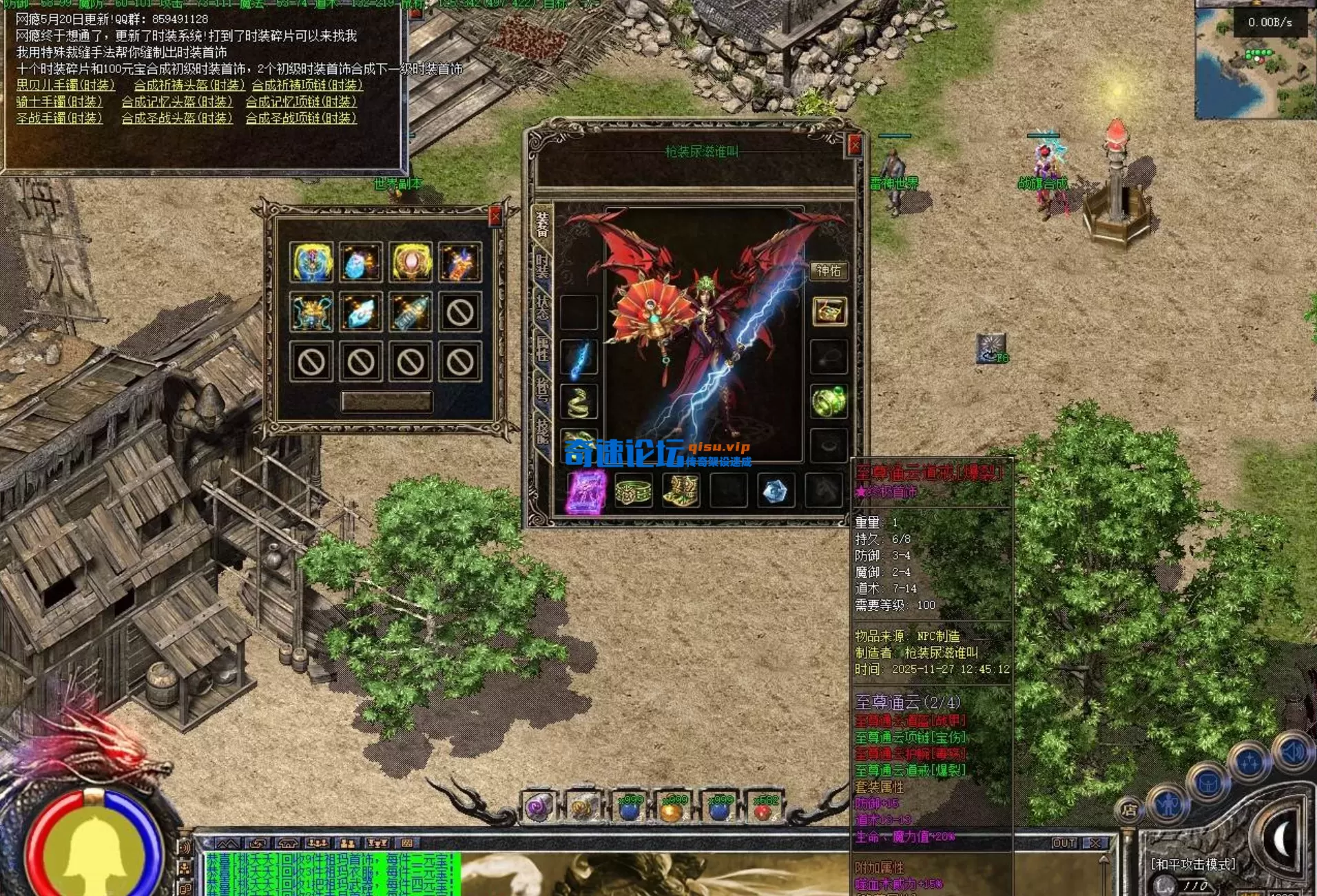Choose 骑士手镯(时装) link
The height and width of the screenshot is (896, 1317).
[x=59, y=102]
